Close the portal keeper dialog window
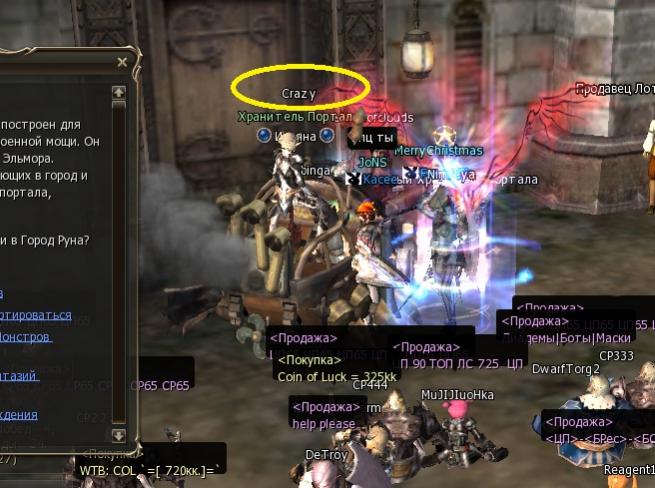655x488 pixels. pos(122,62)
